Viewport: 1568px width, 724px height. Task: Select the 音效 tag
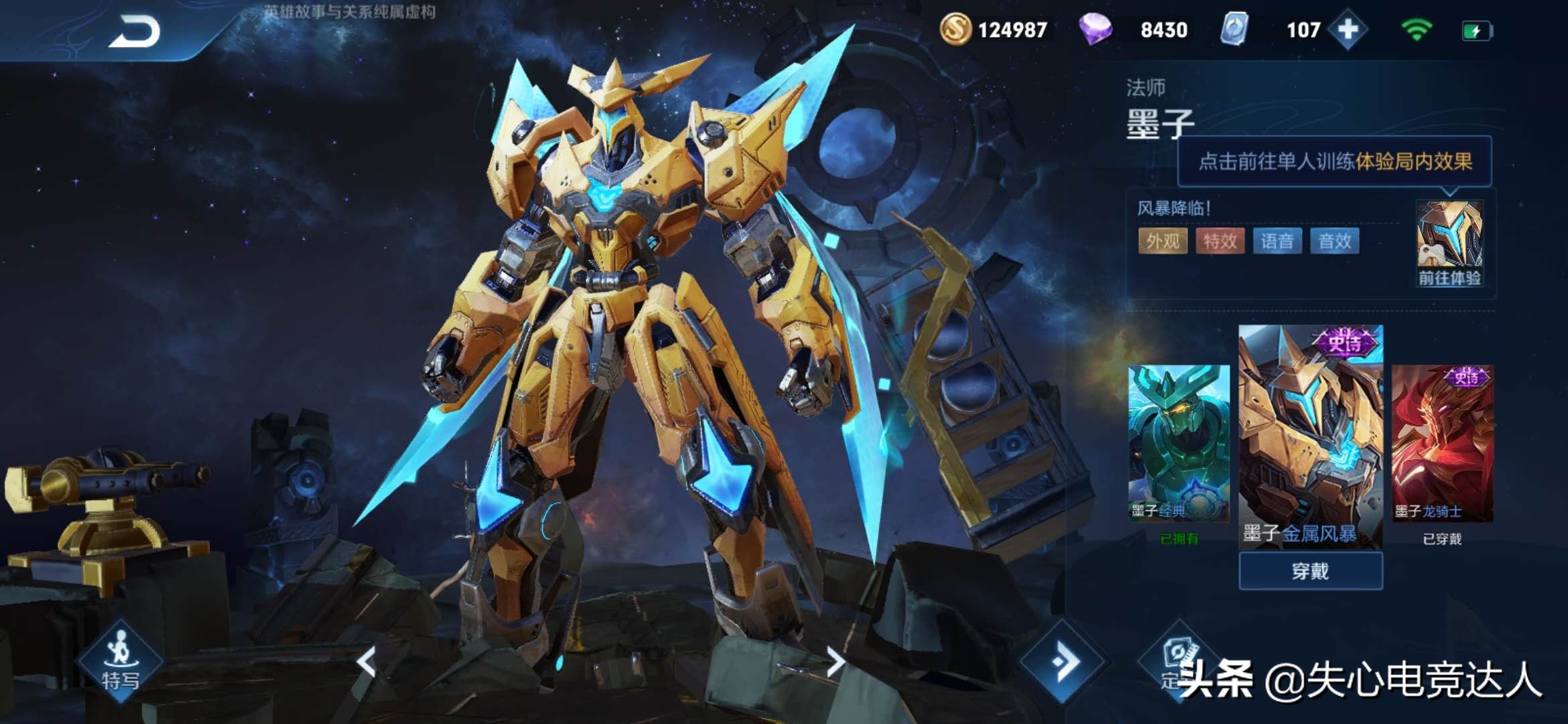[1335, 241]
